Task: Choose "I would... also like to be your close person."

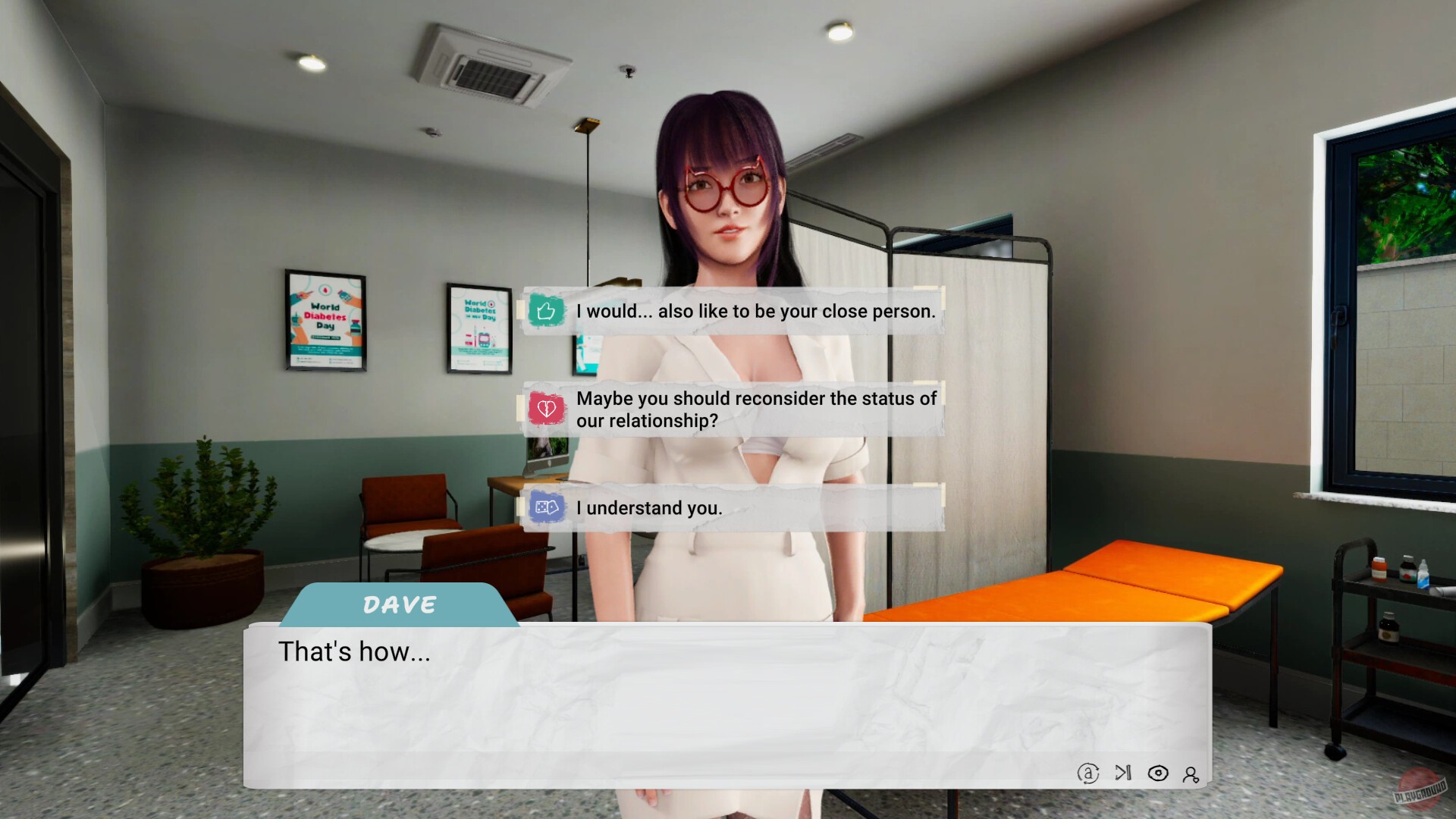Action: [x=756, y=311]
